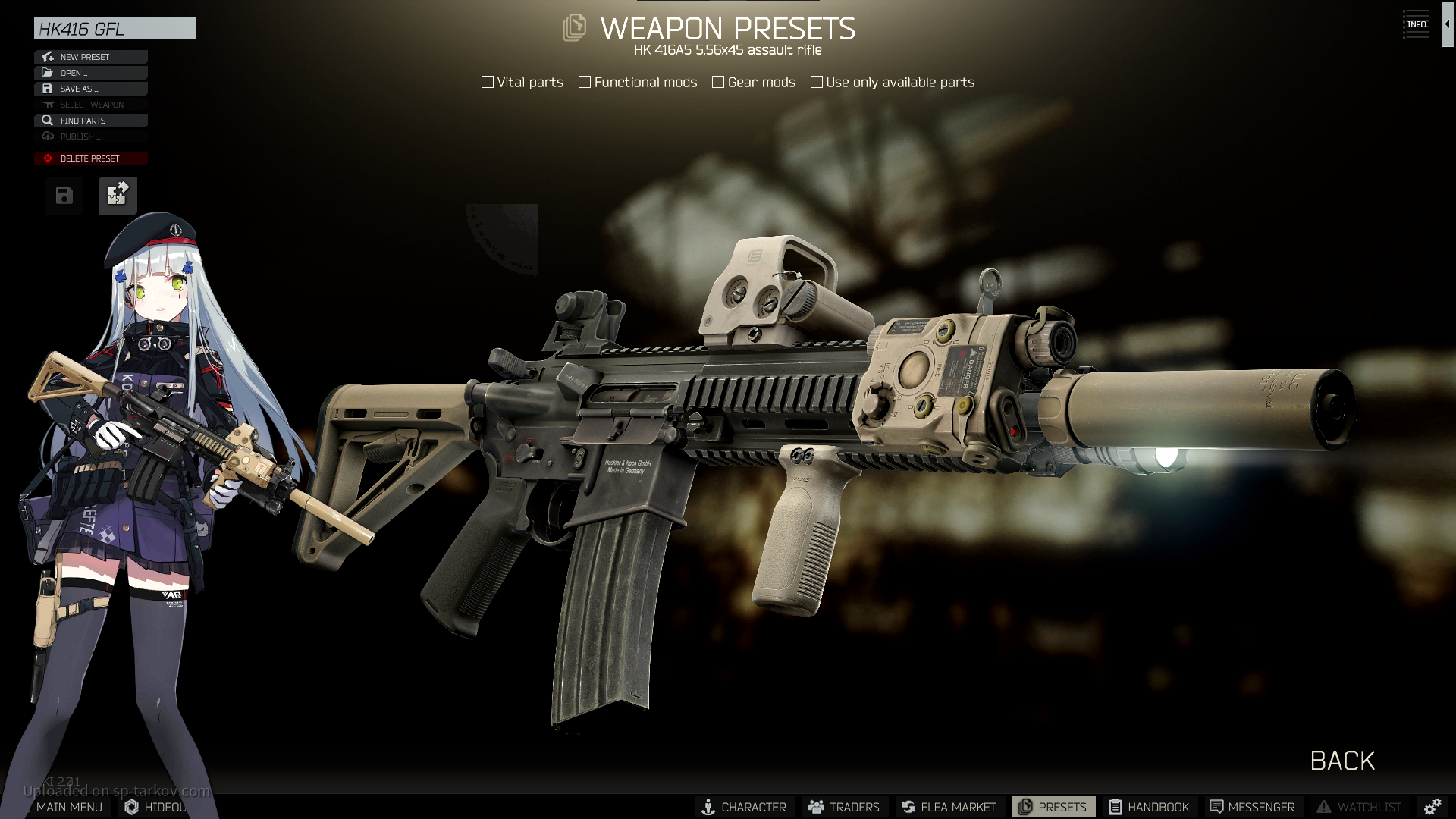This screenshot has height=819, width=1456.
Task: Open an existing weapon preset
Action: (90, 73)
